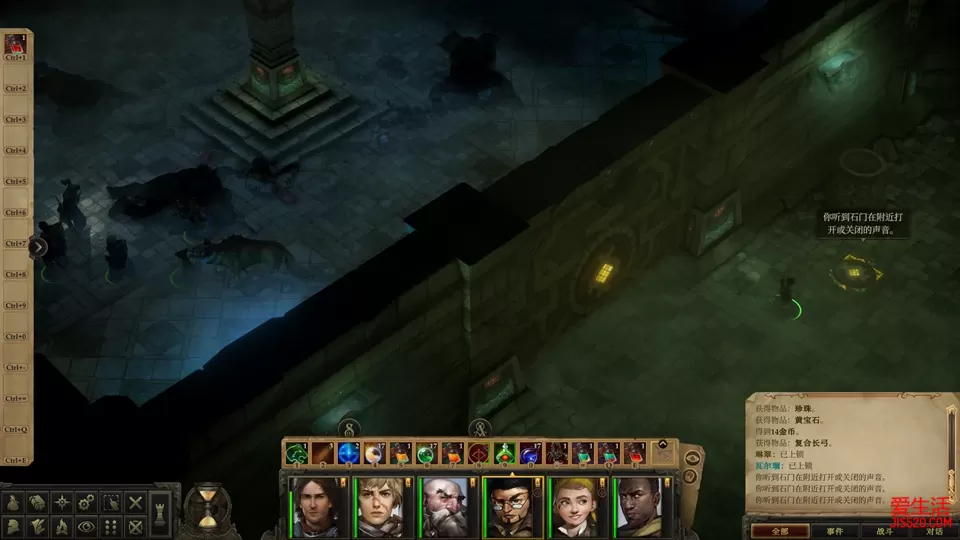This screenshot has width=960, height=540.
Task: Show the 事件 log tab
Action: pos(834,530)
